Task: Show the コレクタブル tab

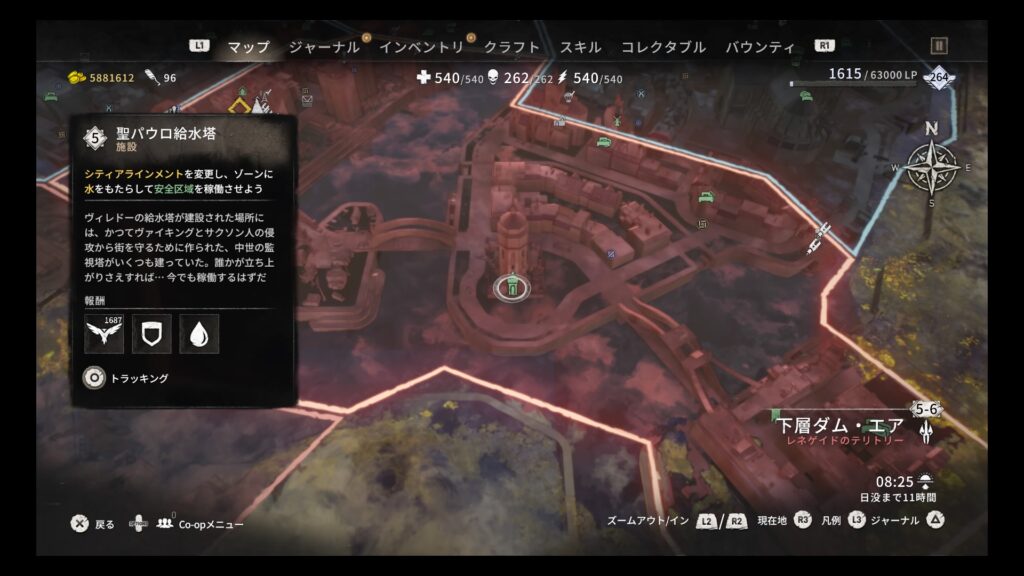Action: click(x=663, y=47)
